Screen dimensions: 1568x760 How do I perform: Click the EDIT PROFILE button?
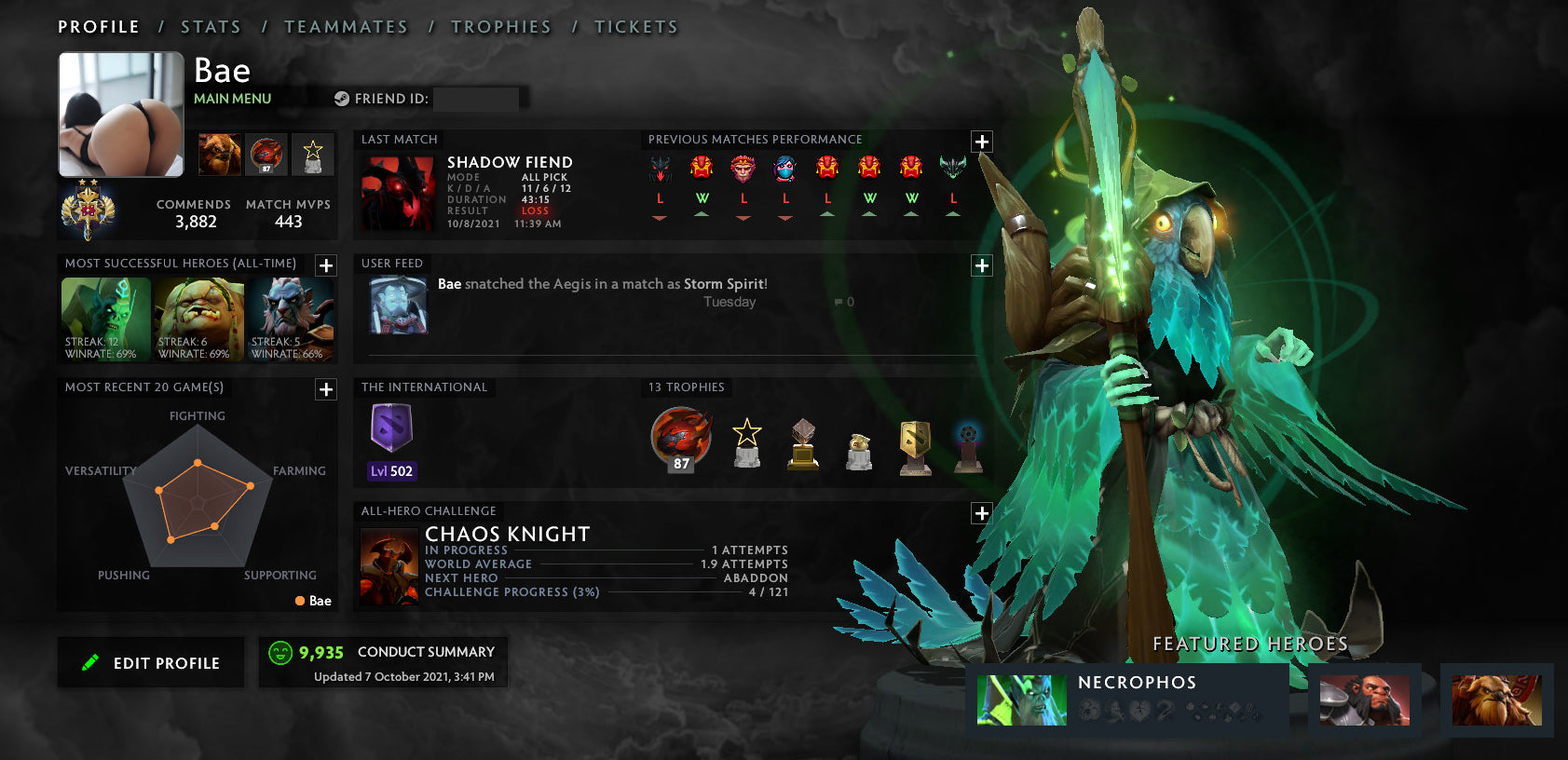click(x=150, y=662)
